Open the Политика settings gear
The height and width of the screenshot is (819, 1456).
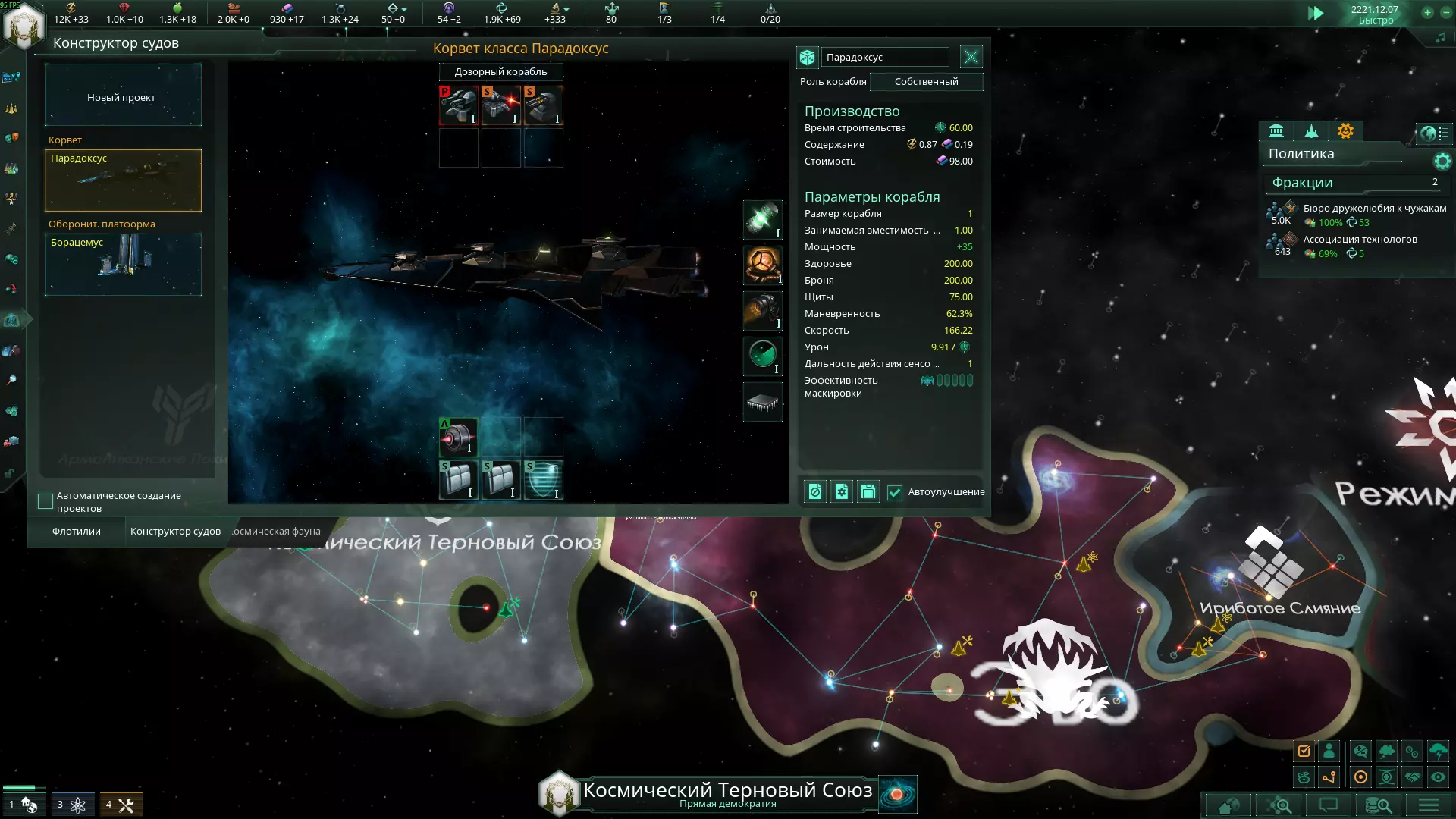point(1442,161)
